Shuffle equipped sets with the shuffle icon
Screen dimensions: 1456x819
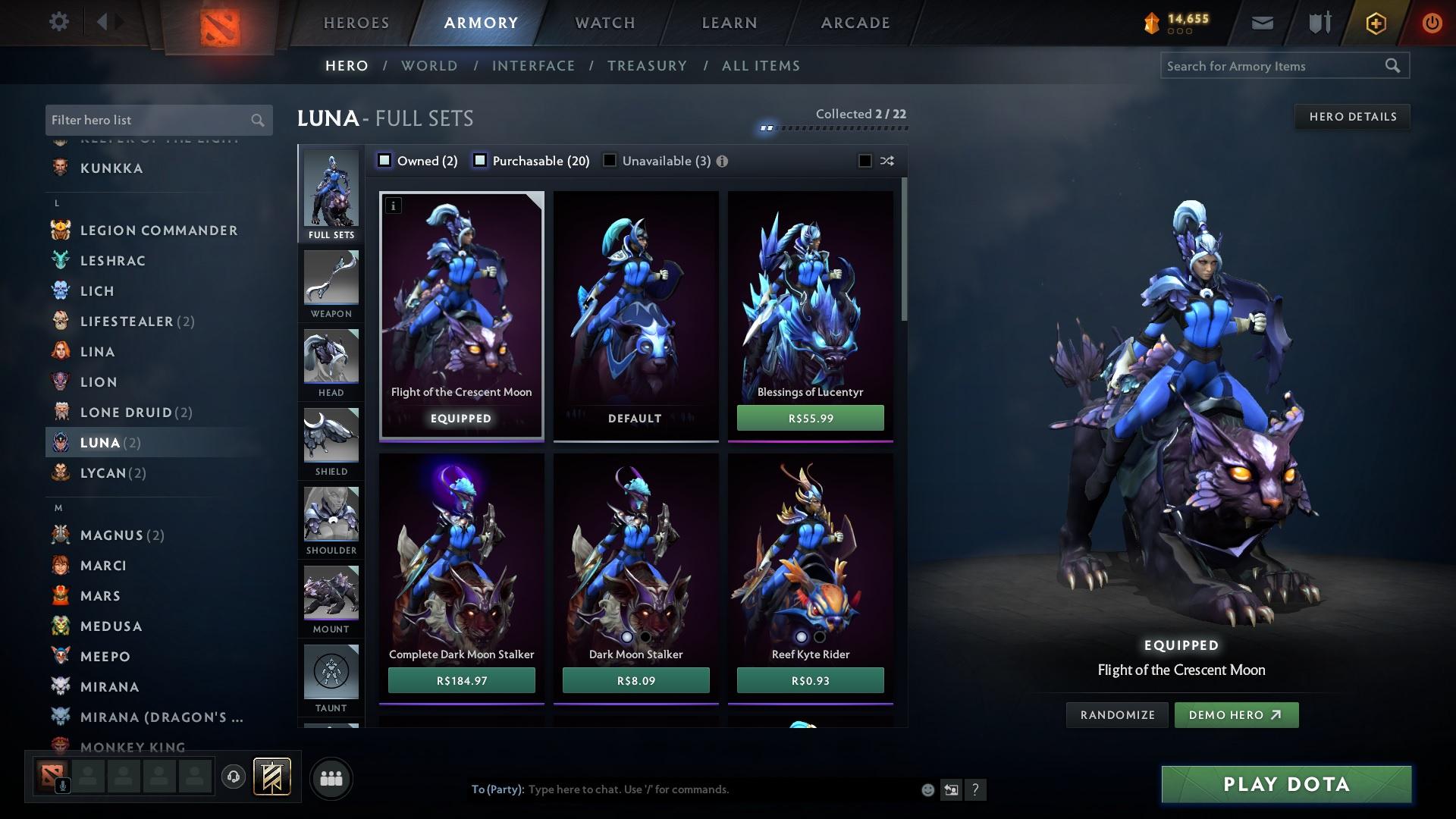[x=886, y=161]
